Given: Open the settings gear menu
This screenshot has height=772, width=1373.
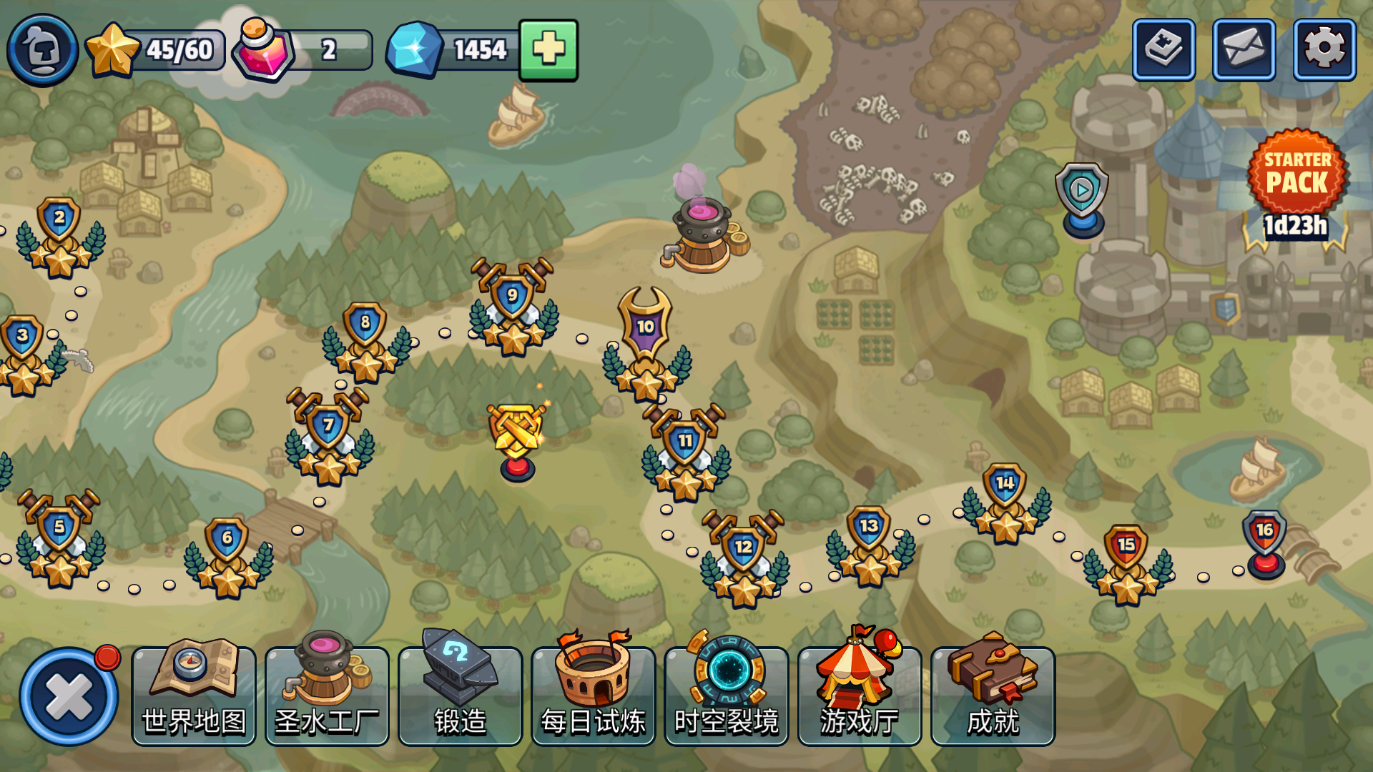Looking at the screenshot, I should pos(1324,50).
